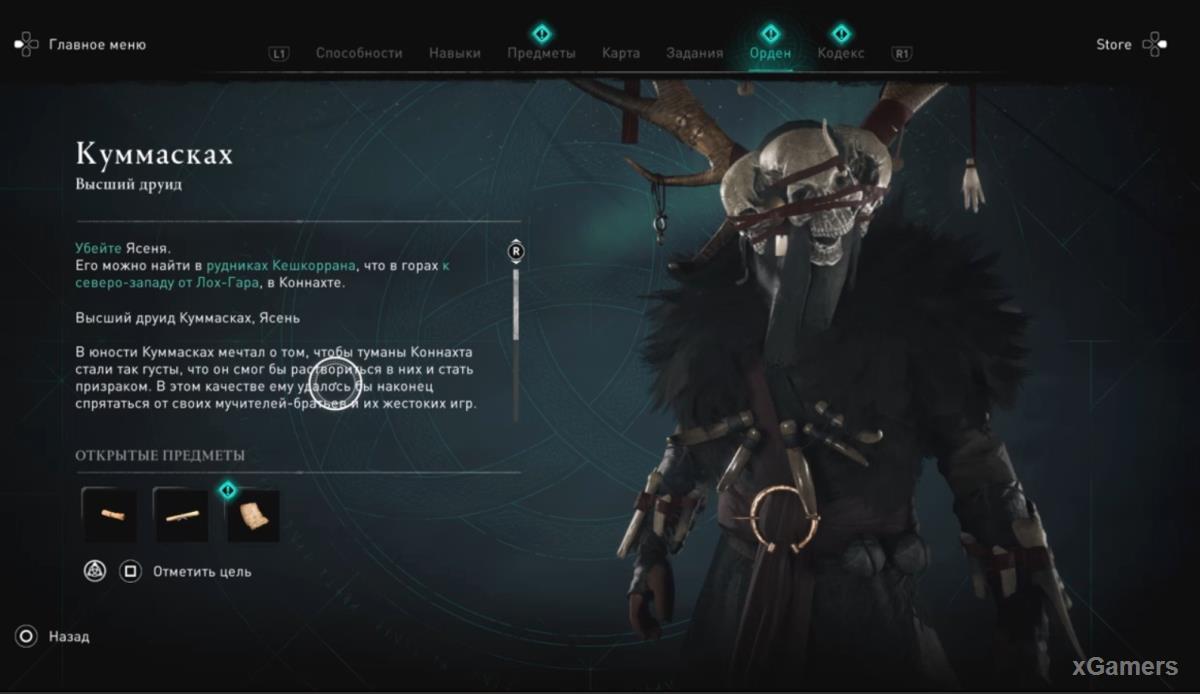This screenshot has height=694, width=1200.
Task: Open the Store
Action: tap(1113, 45)
